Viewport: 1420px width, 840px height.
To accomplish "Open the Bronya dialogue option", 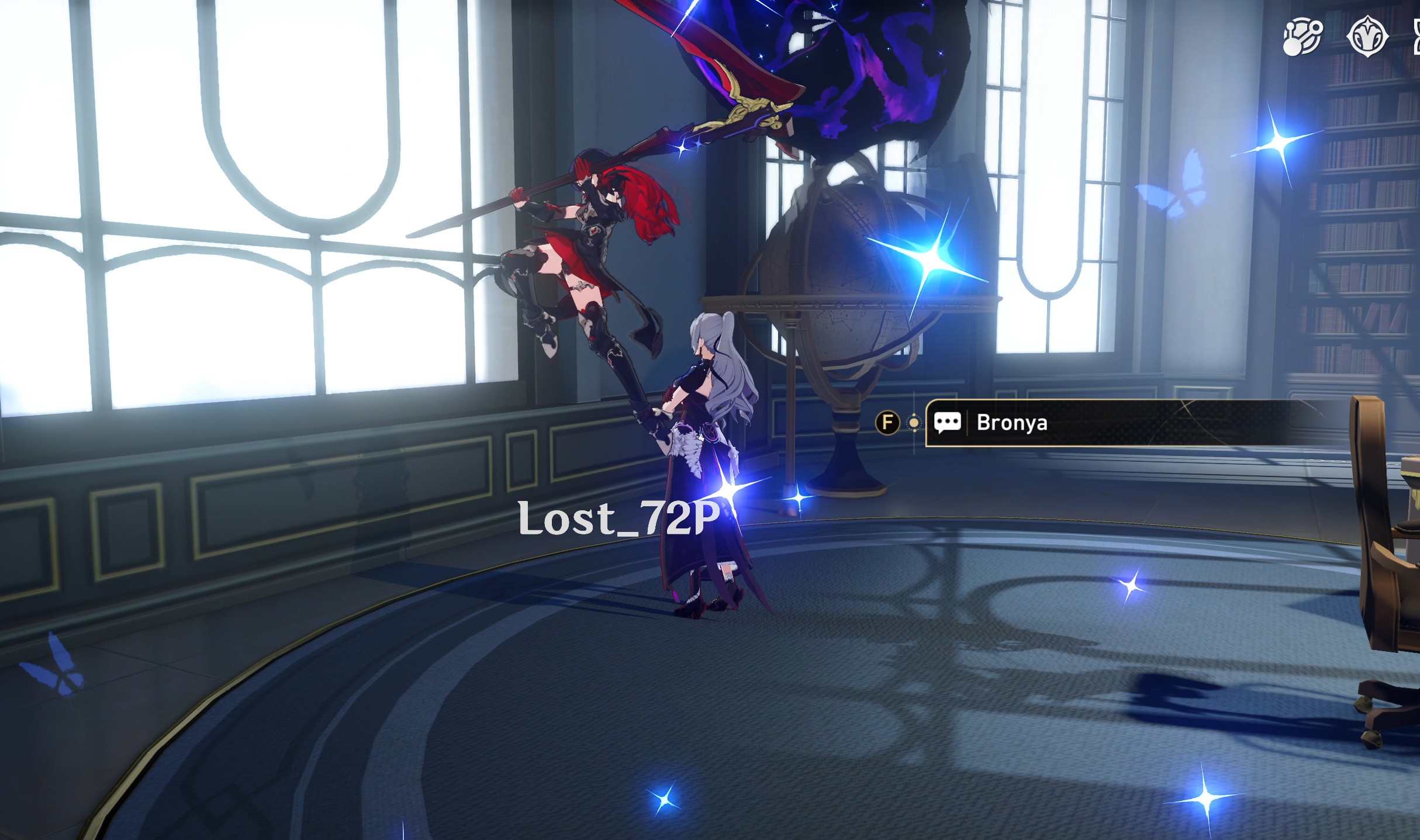I will [1012, 424].
